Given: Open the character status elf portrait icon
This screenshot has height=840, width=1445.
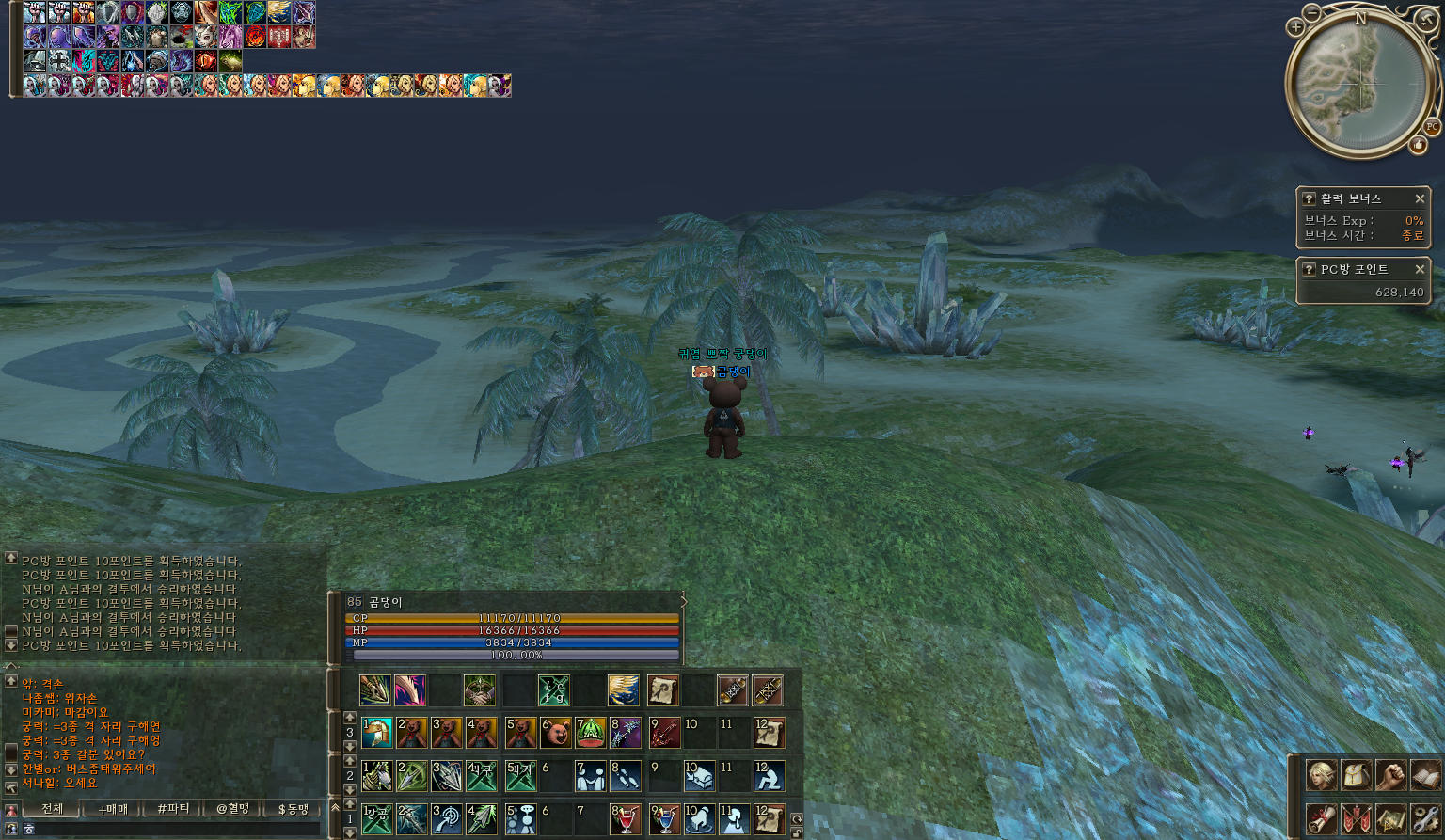Looking at the screenshot, I should 1321,775.
